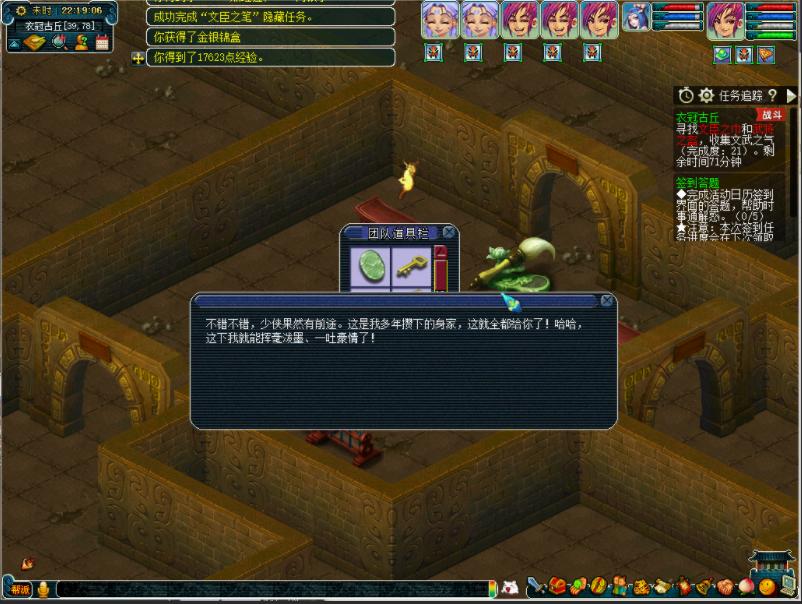Click the chat input bar

[x=270, y=589]
